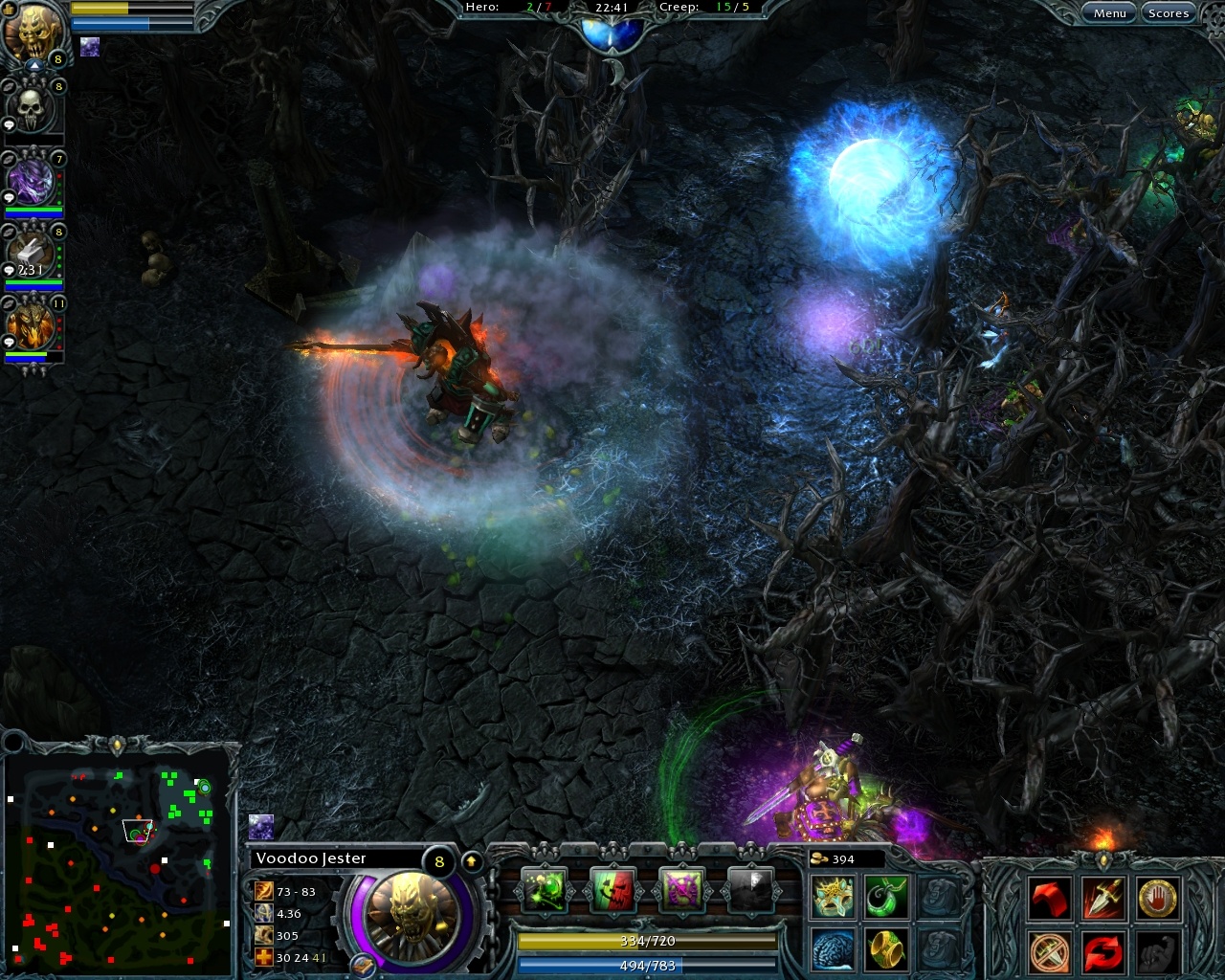Click the red Move arrow command icon
Image resolution: width=1225 pixels, height=980 pixels.
pyautogui.click(x=1051, y=898)
